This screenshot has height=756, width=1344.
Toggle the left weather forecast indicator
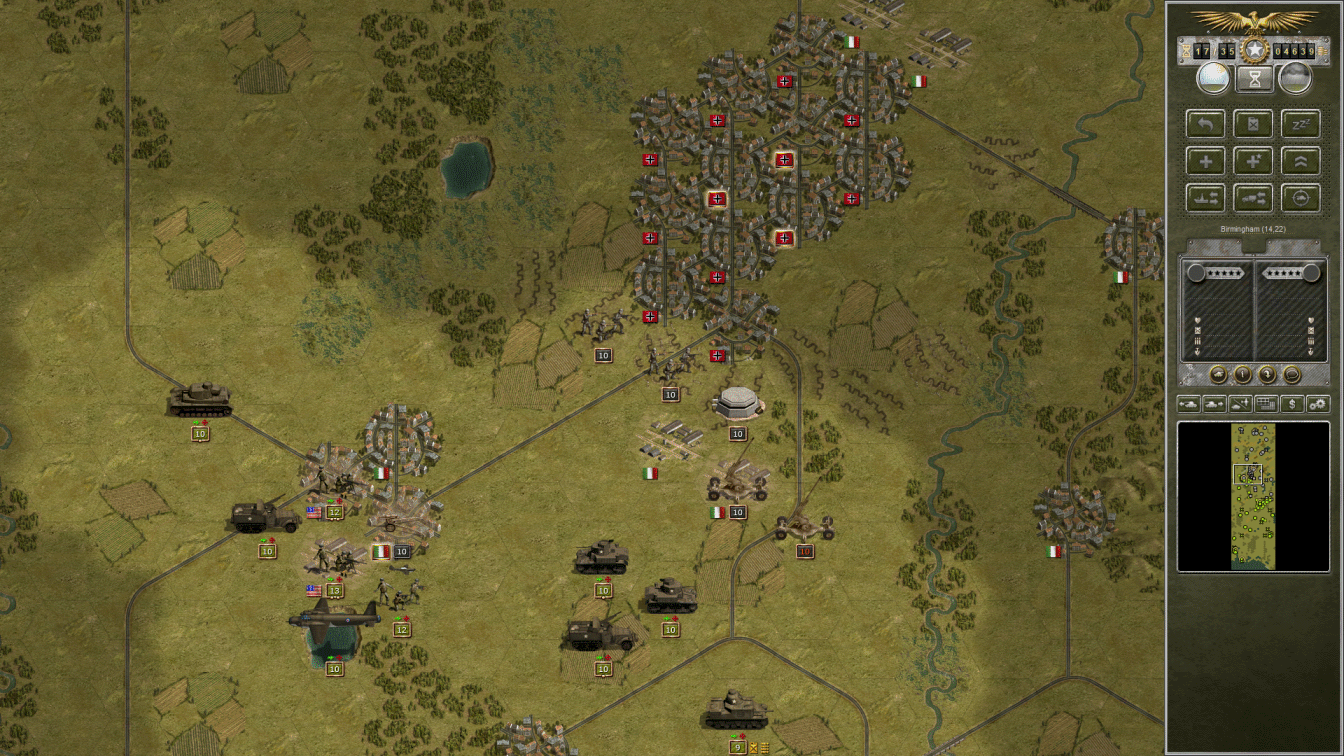click(1213, 78)
